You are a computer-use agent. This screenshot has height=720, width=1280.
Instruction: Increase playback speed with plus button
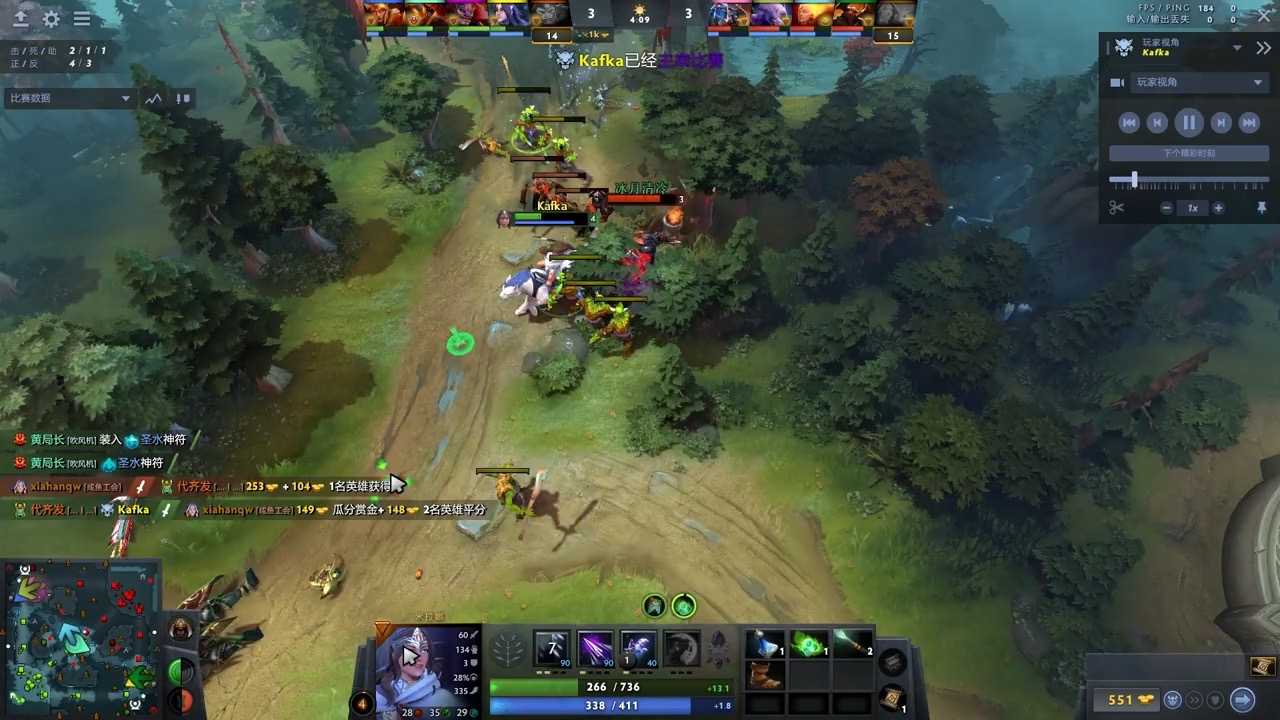1218,207
